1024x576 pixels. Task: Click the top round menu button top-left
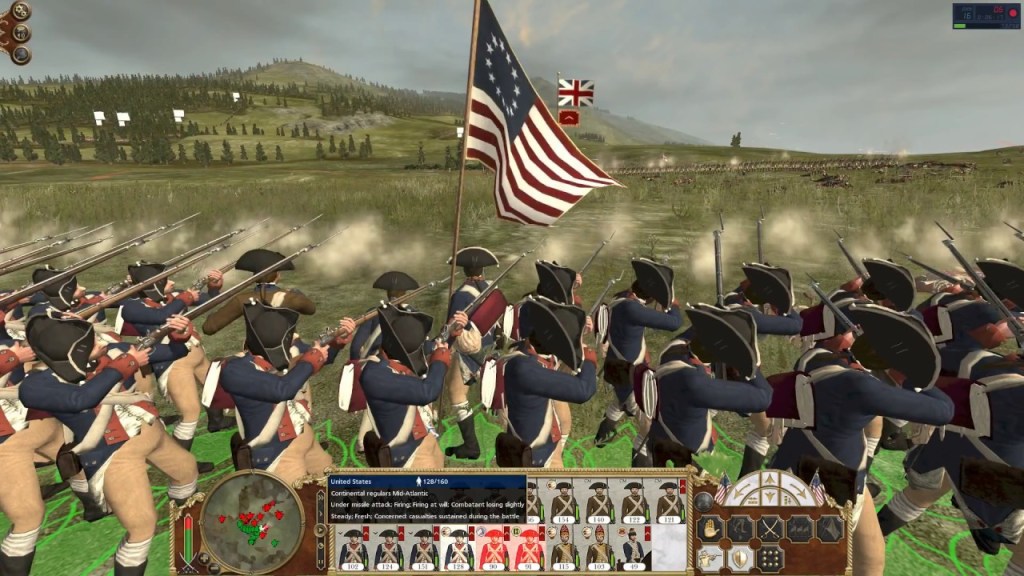click(20, 12)
